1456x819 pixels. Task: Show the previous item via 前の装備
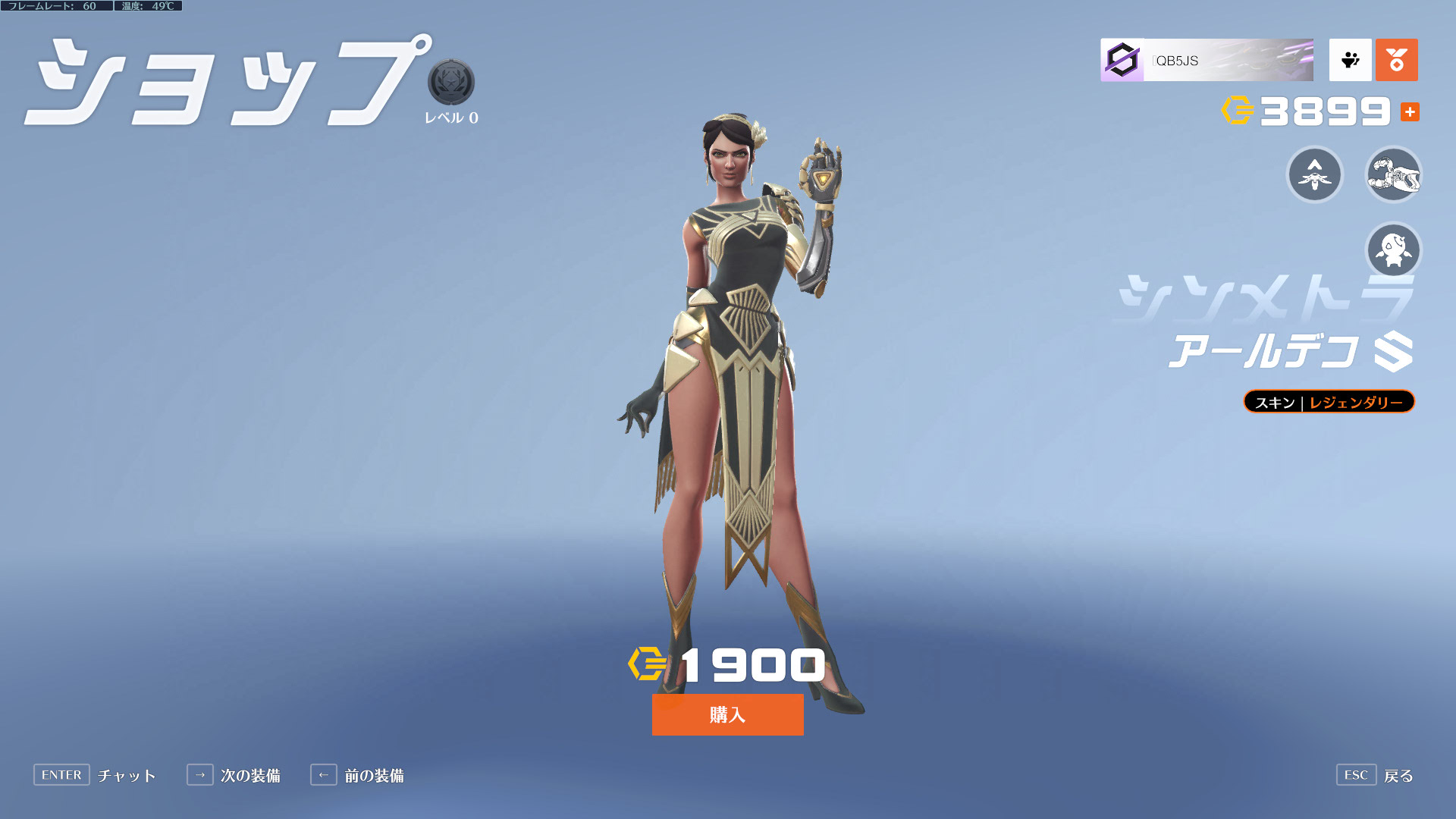357,775
